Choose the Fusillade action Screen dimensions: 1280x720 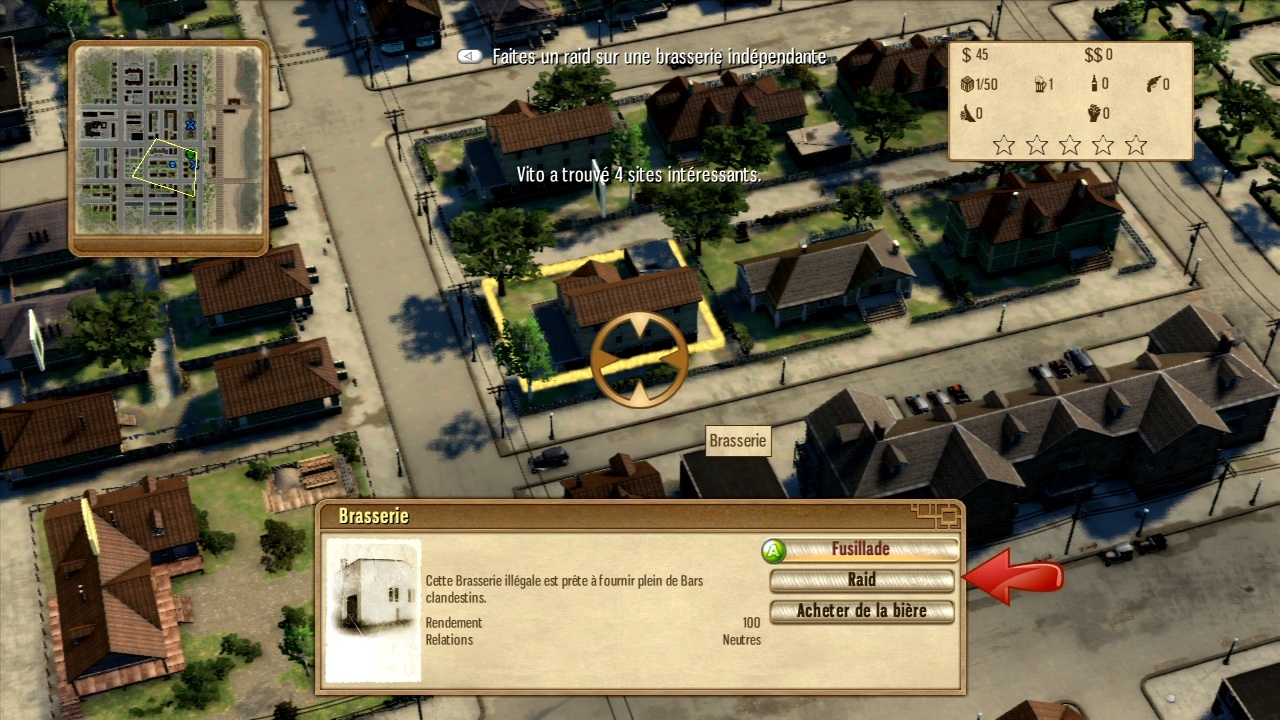point(860,549)
